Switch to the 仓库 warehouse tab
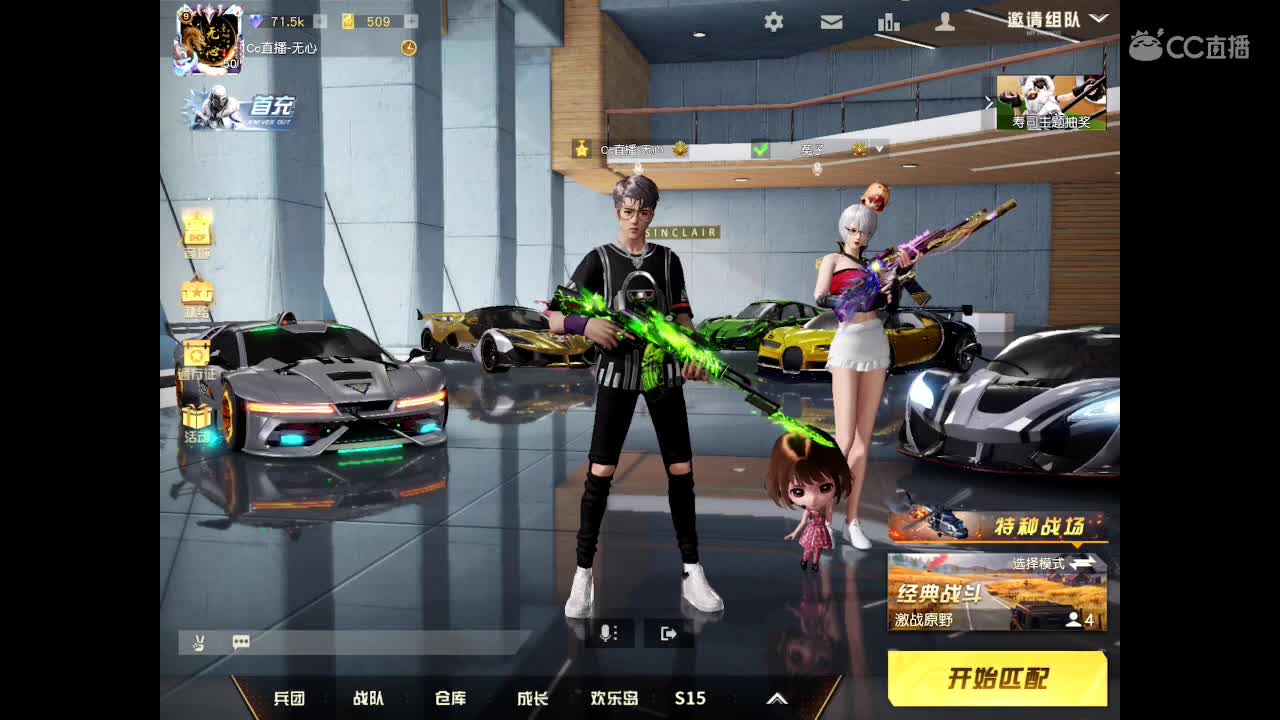Viewport: 1280px width, 720px height. [x=450, y=698]
